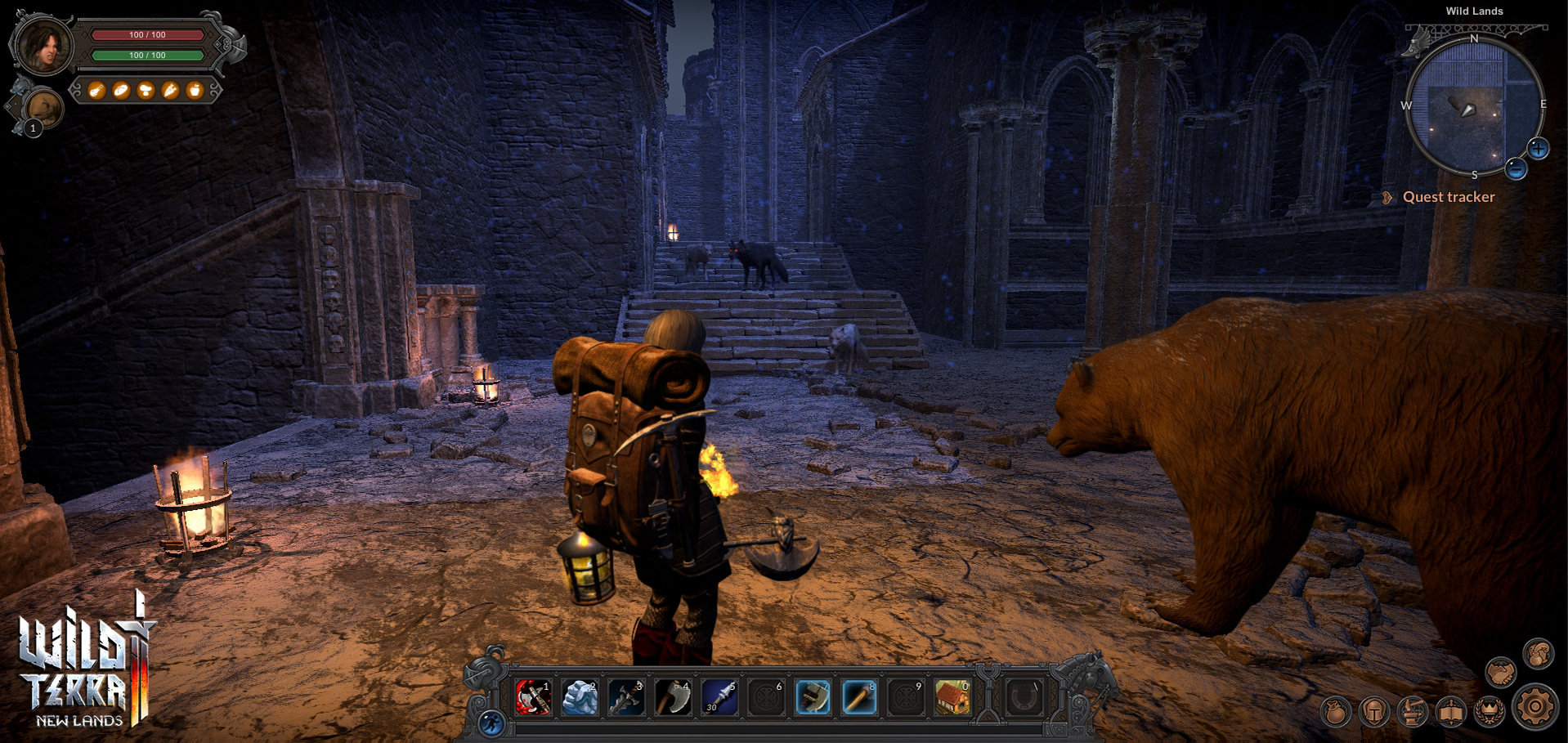Open the book journal icon
This screenshot has height=743, width=1568.
point(1451,712)
